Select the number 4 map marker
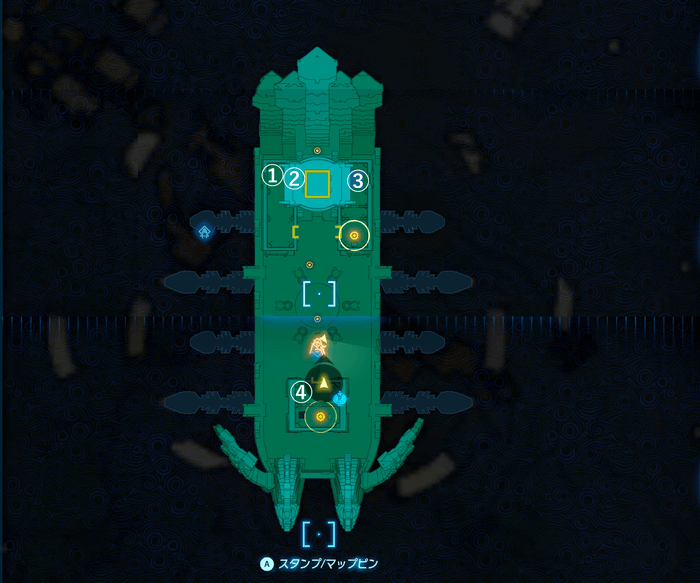 pos(300,392)
